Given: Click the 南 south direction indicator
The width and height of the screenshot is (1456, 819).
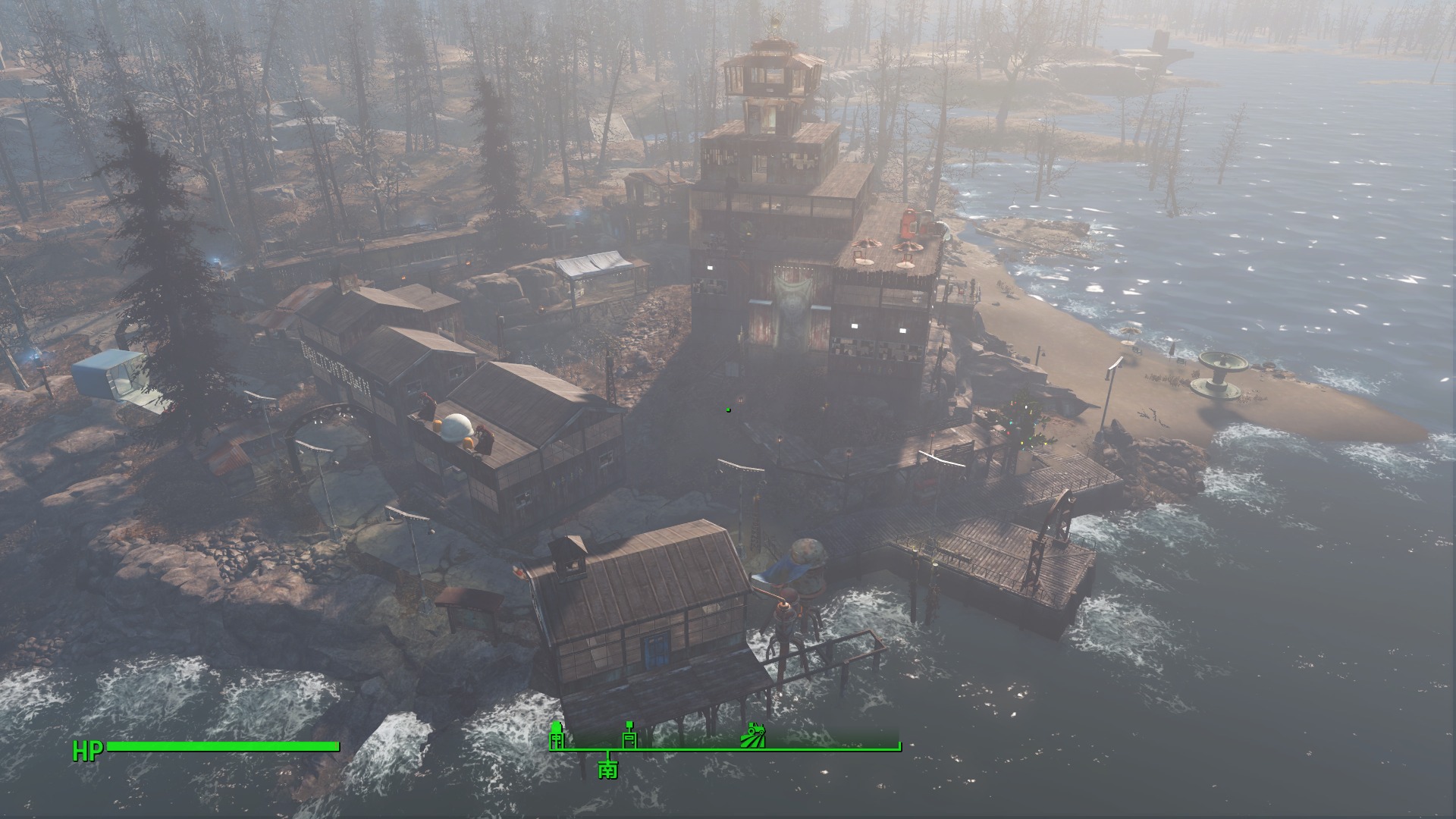Looking at the screenshot, I should tap(607, 769).
